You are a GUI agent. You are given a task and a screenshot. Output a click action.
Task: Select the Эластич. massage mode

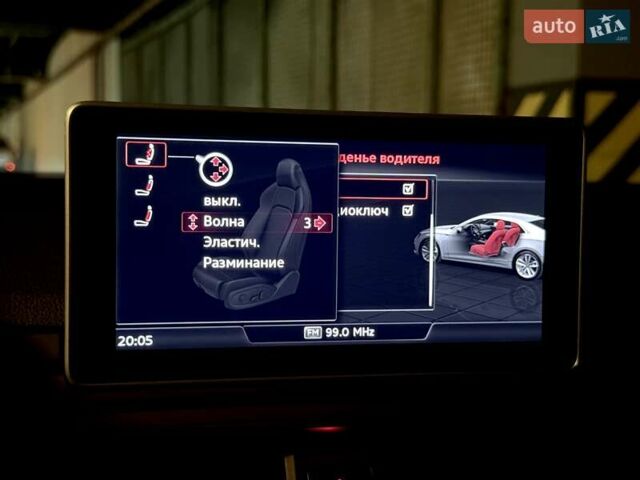click(x=232, y=242)
